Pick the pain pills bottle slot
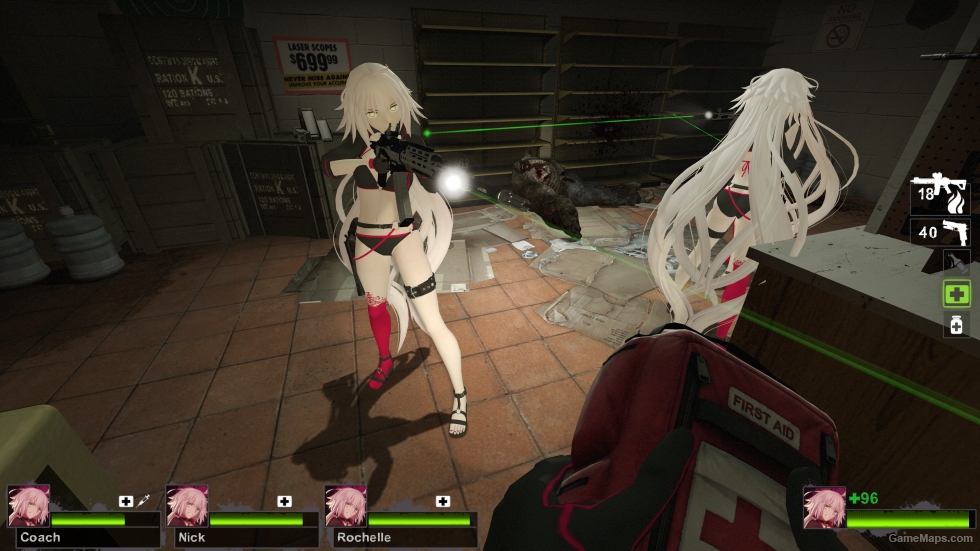Image resolution: width=980 pixels, height=551 pixels. point(956,324)
